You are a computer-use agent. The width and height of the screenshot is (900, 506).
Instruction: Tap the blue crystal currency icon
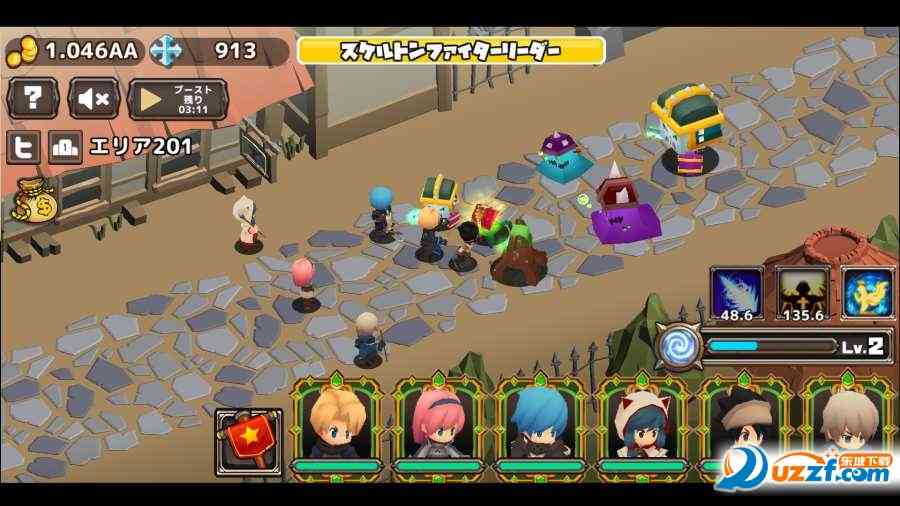click(167, 50)
